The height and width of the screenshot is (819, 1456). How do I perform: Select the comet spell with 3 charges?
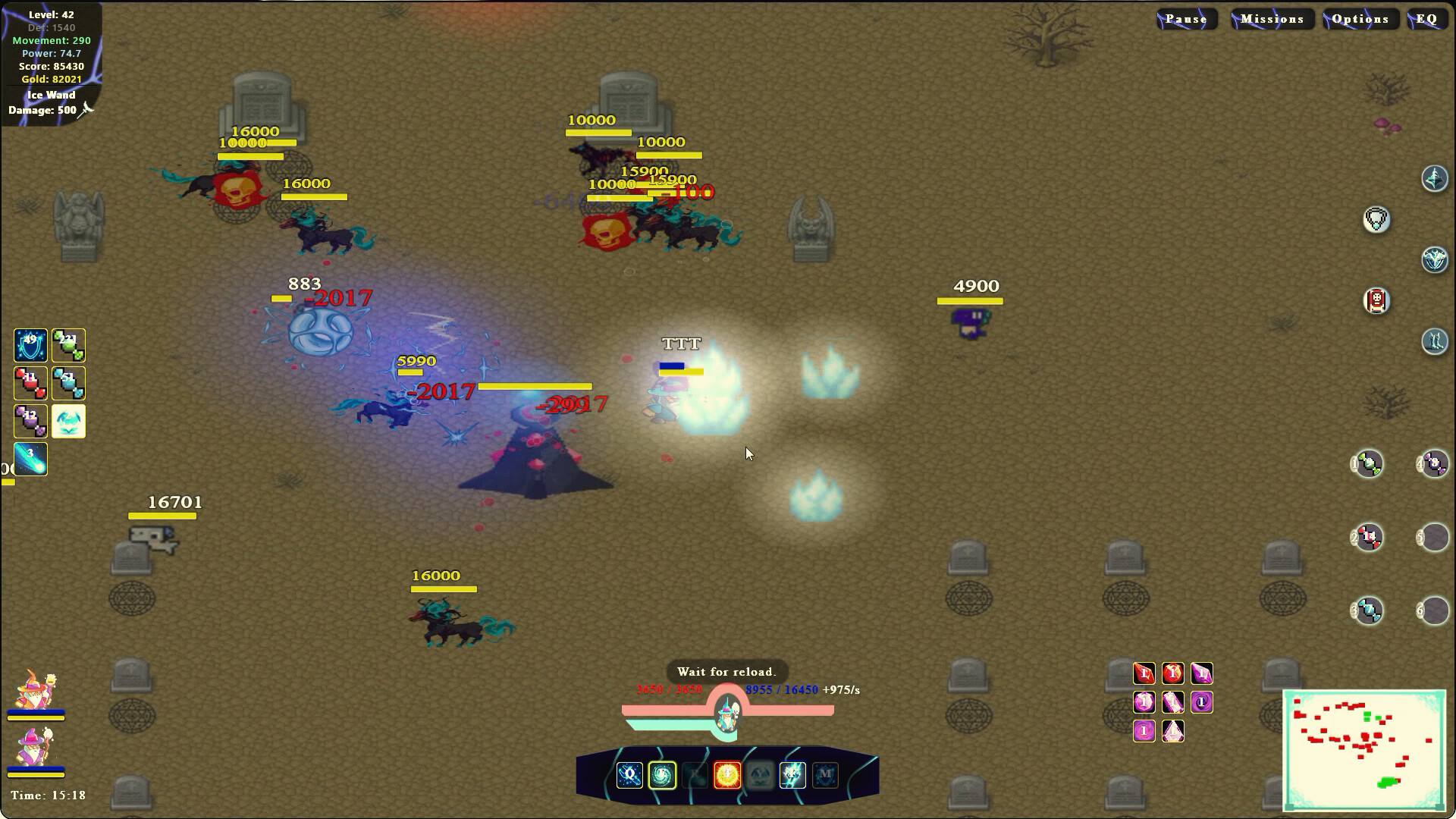30,459
